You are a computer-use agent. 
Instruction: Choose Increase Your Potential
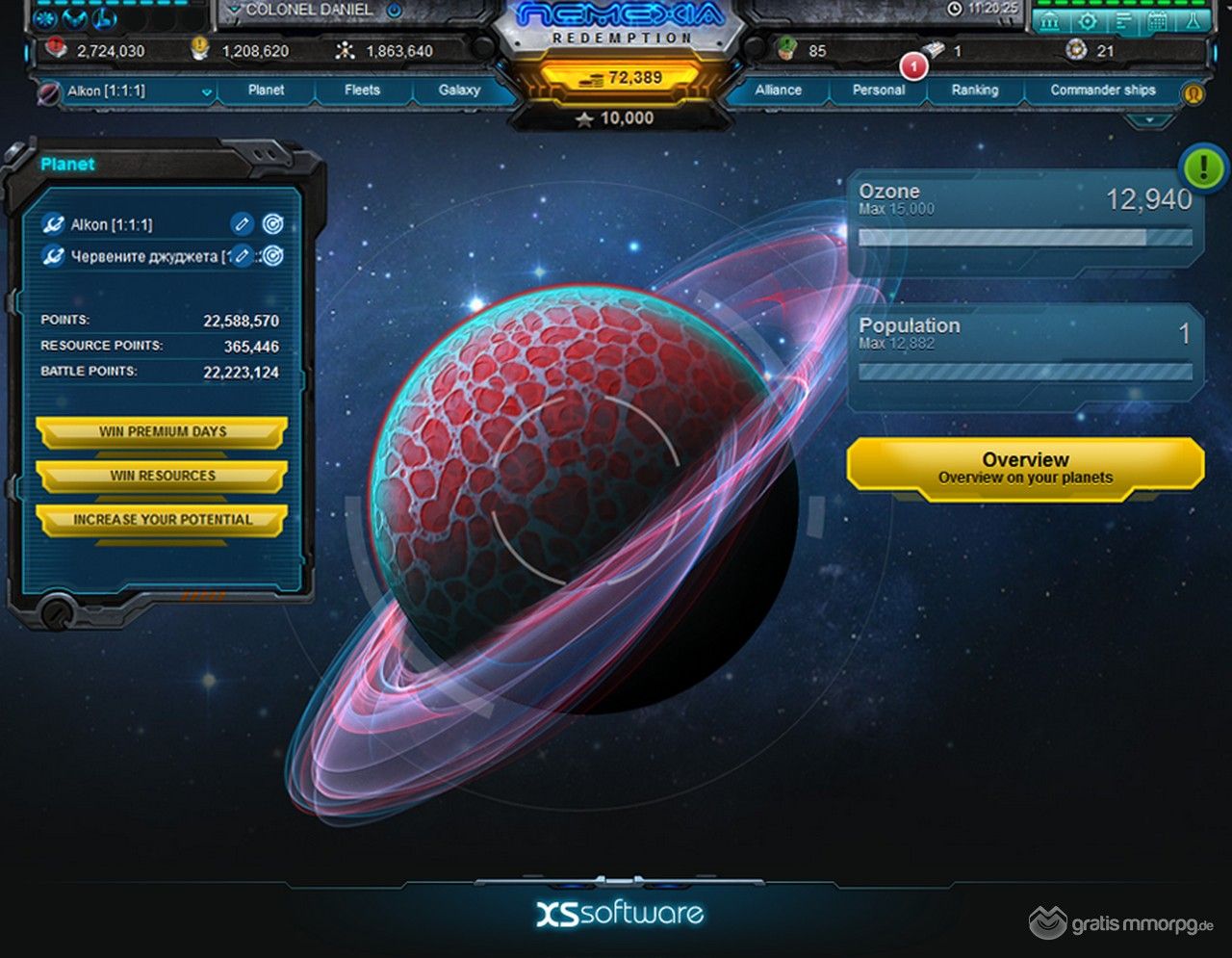coord(162,520)
